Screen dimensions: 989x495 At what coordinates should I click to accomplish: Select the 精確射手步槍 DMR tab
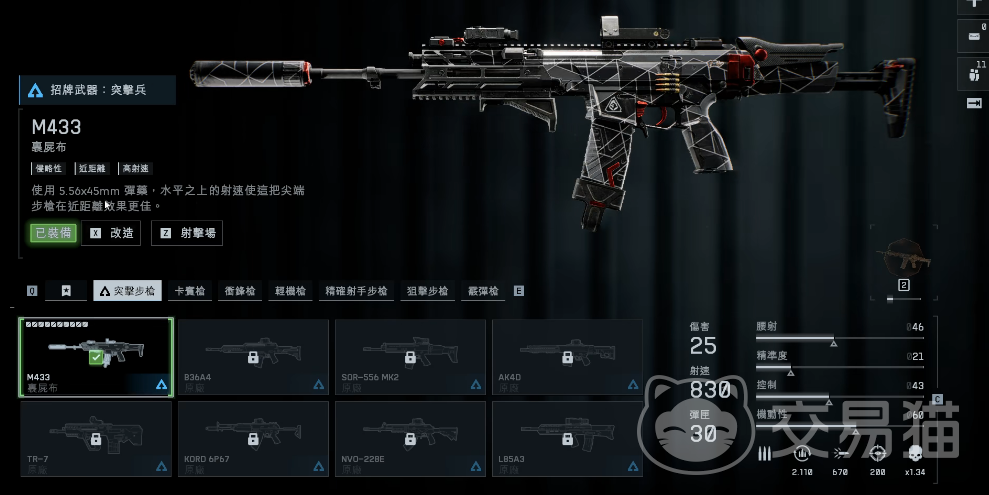tap(356, 291)
